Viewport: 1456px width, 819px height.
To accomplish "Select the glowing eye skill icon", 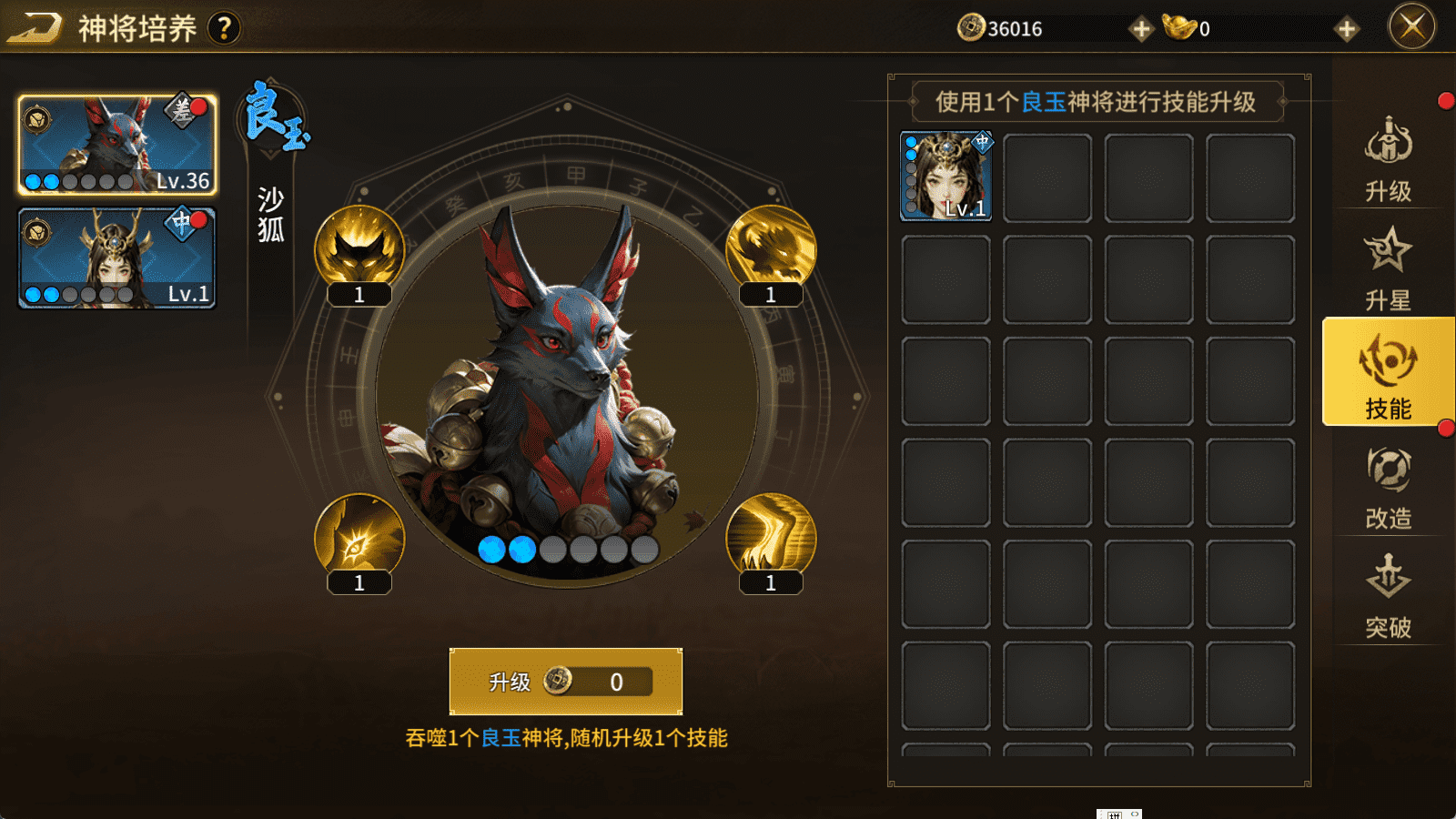I will 359,539.
